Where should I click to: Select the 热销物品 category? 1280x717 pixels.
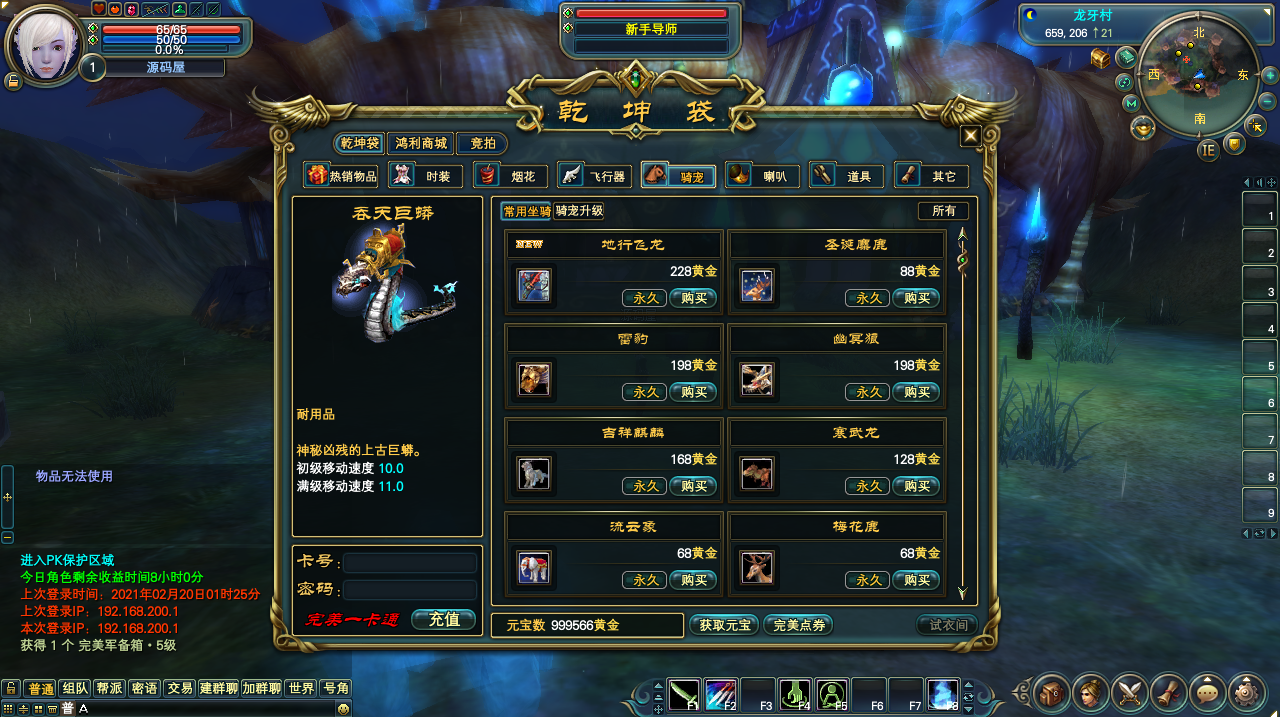coord(342,176)
